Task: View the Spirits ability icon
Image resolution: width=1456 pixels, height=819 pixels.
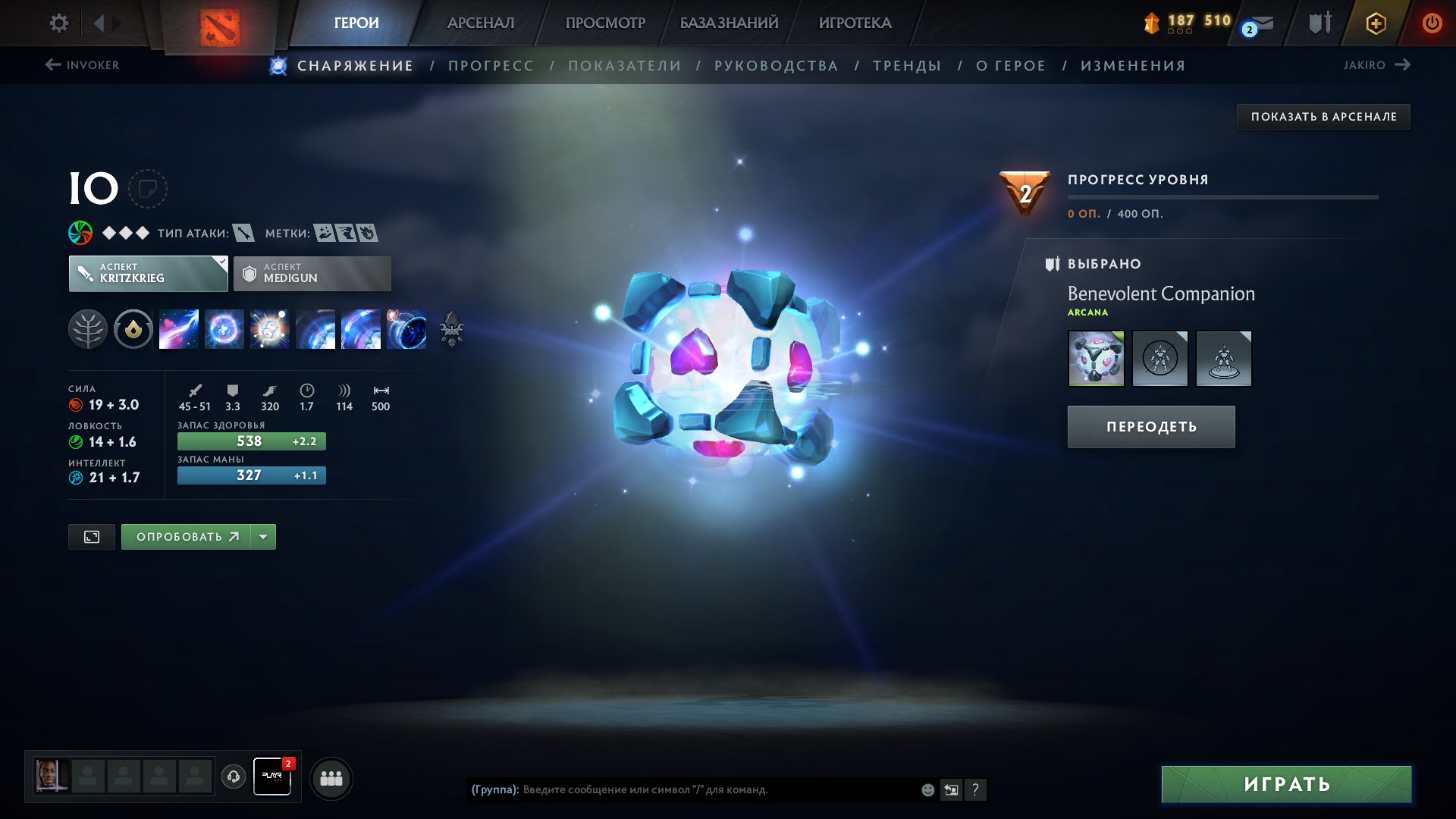Action: pos(224,329)
